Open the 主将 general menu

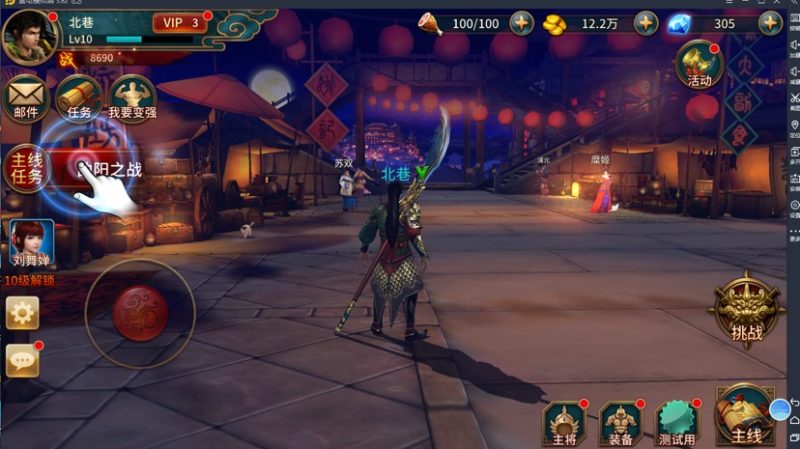coord(565,424)
